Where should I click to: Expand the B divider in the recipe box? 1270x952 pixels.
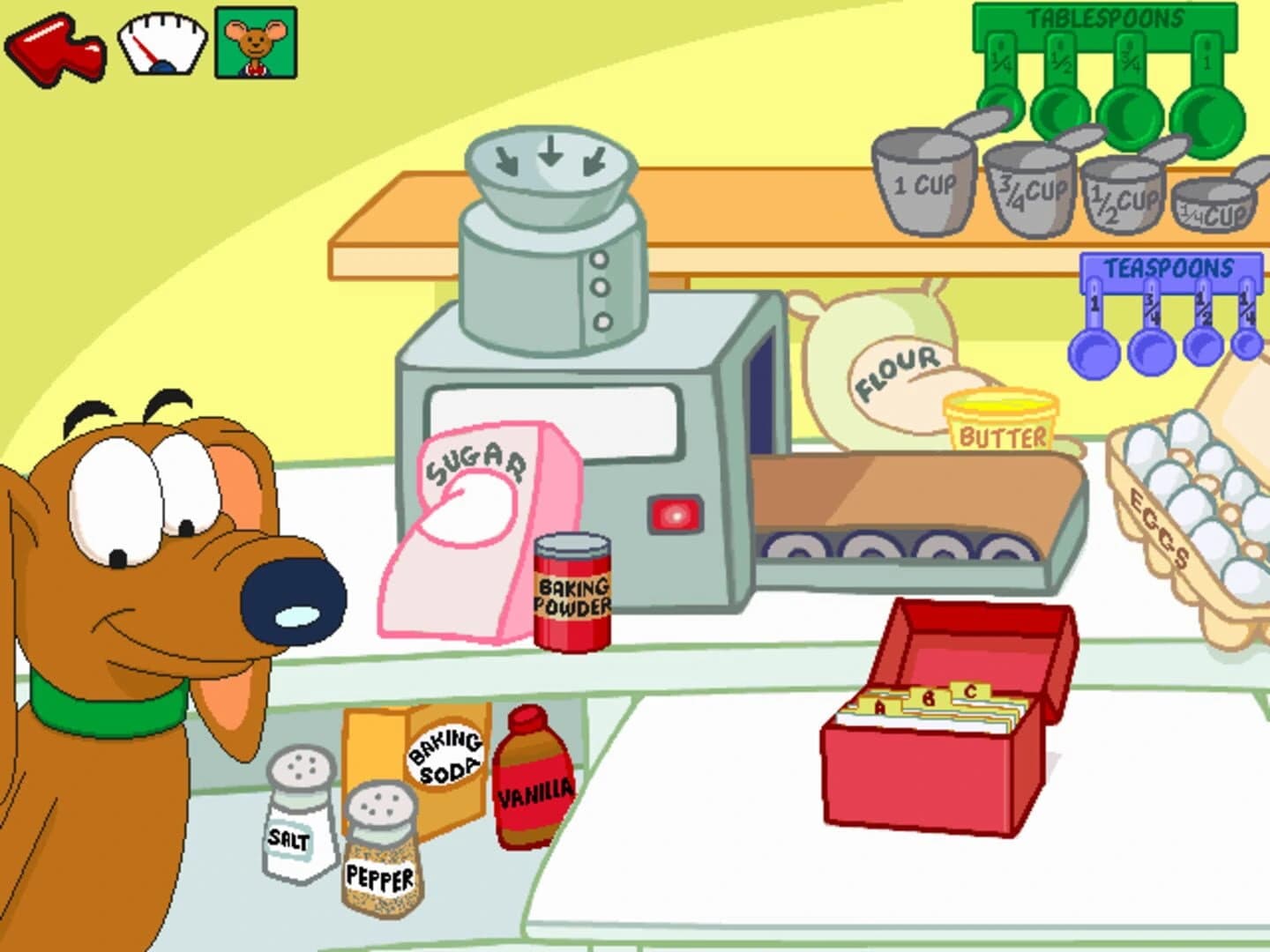click(929, 696)
